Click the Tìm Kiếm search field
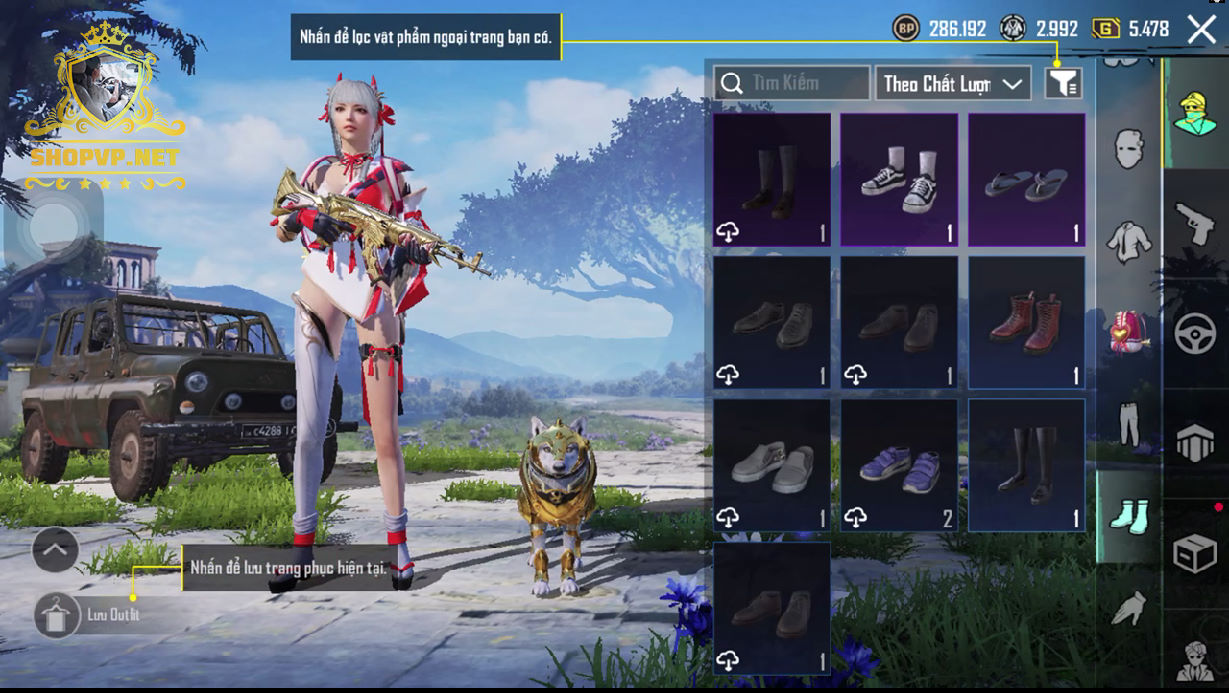 click(x=792, y=83)
